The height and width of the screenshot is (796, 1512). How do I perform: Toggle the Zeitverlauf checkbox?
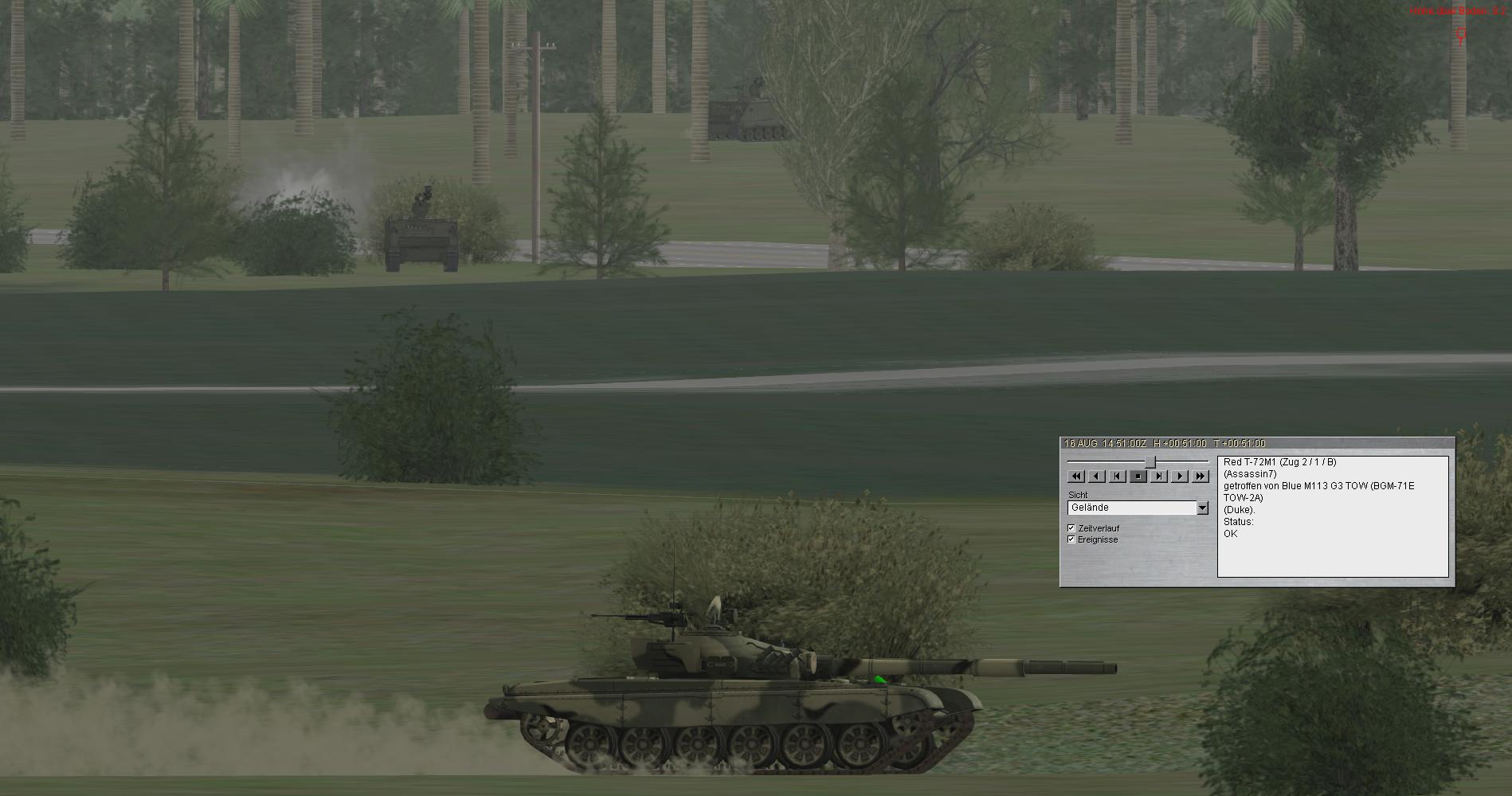(x=1071, y=528)
